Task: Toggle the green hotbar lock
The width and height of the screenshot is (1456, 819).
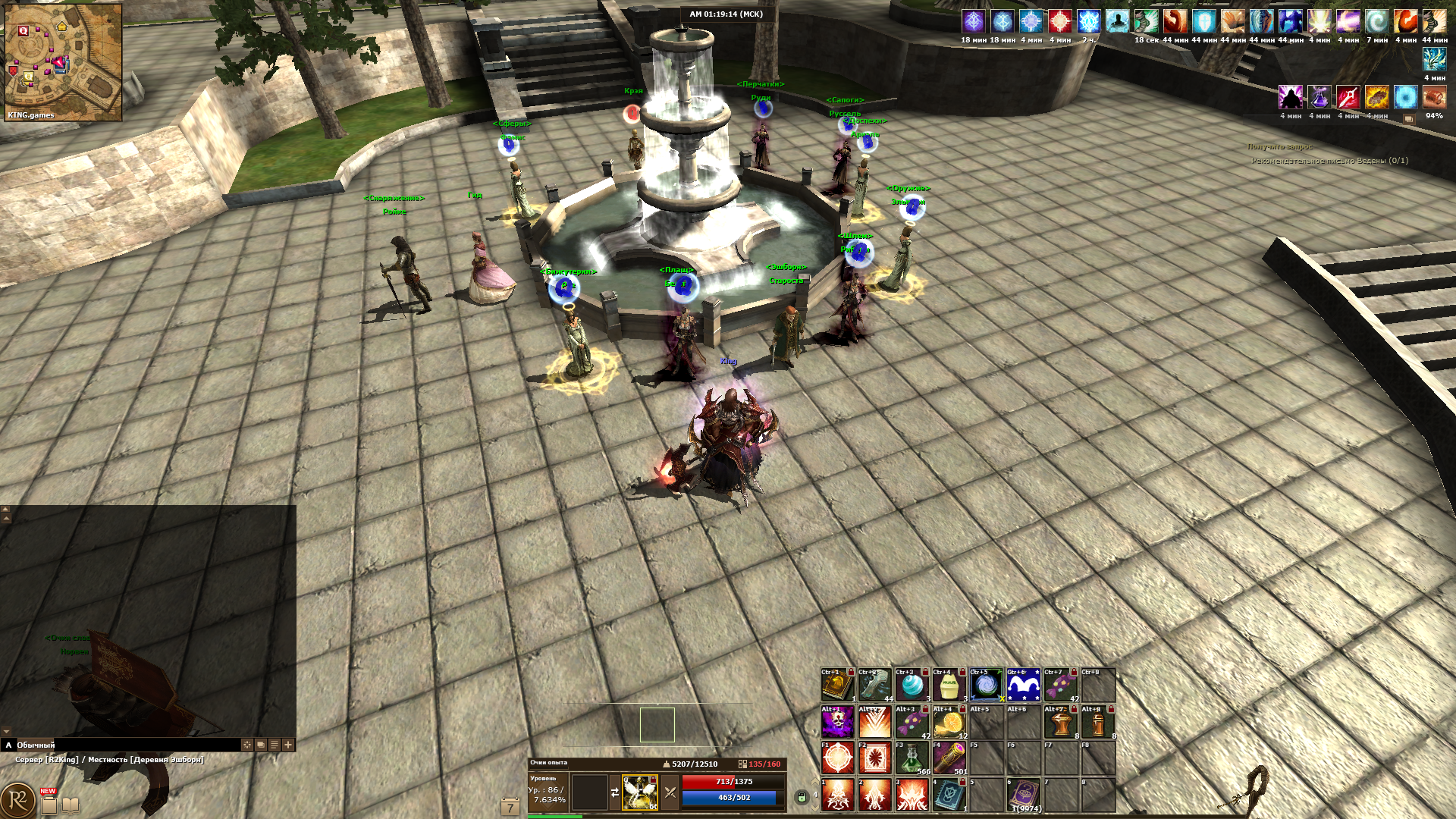Action: point(802,796)
